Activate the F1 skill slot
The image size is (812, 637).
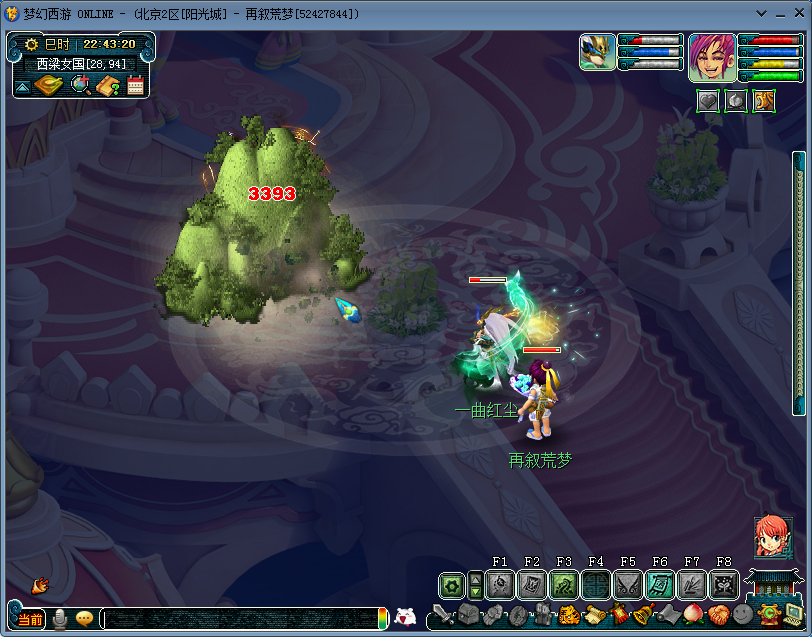pyautogui.click(x=500, y=585)
